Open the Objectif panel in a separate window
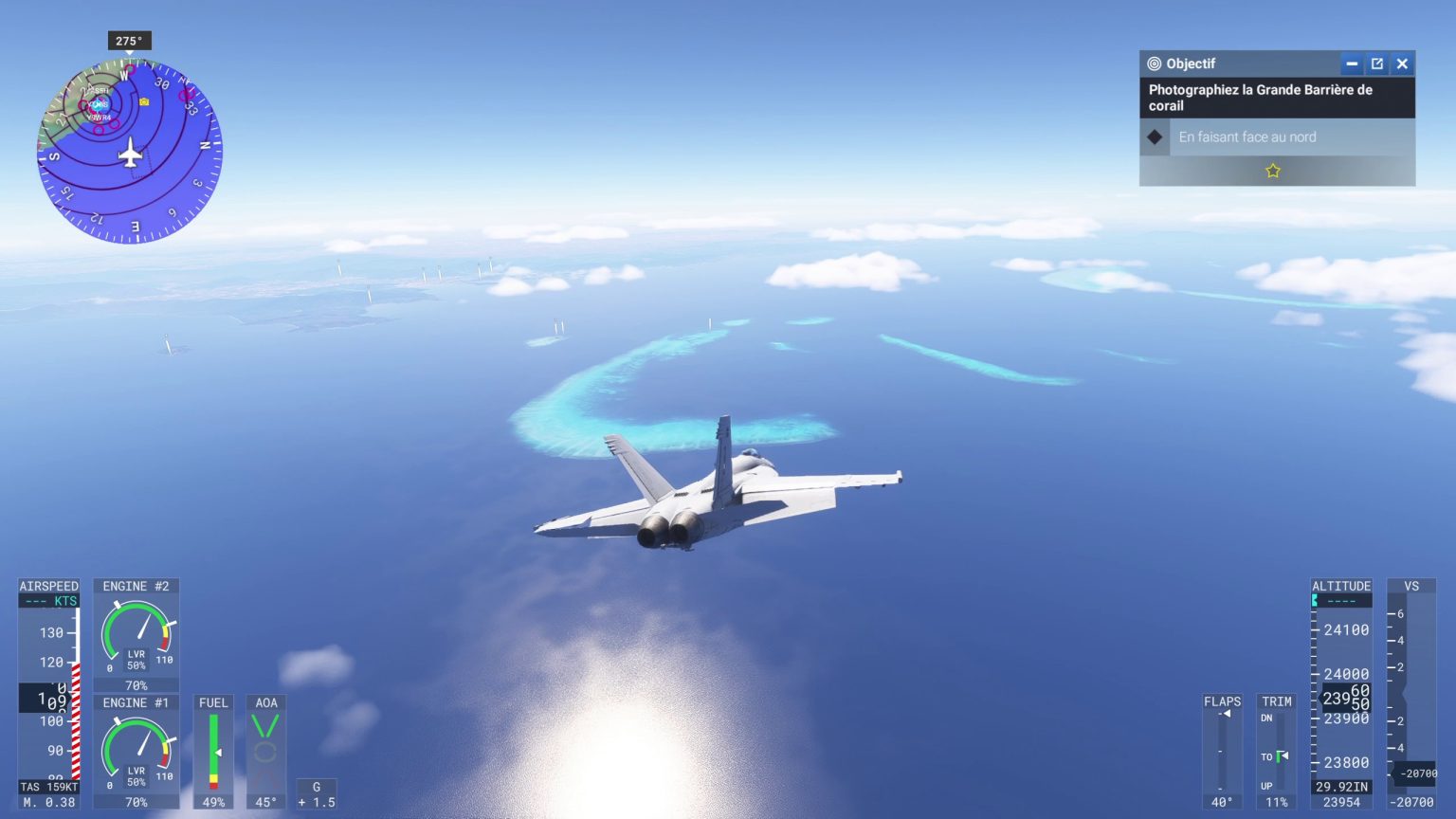Screen dimensions: 1456x819 (1376, 64)
